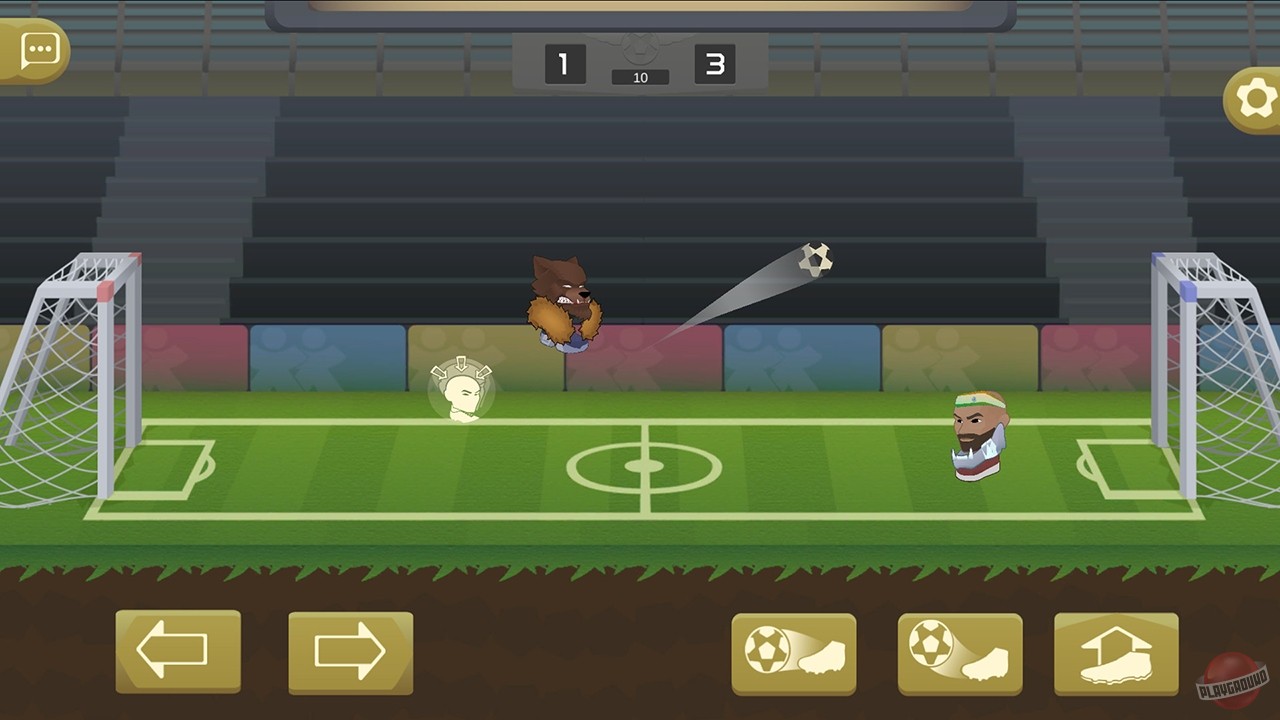
Task: Click the flying soccer ball
Action: click(818, 259)
